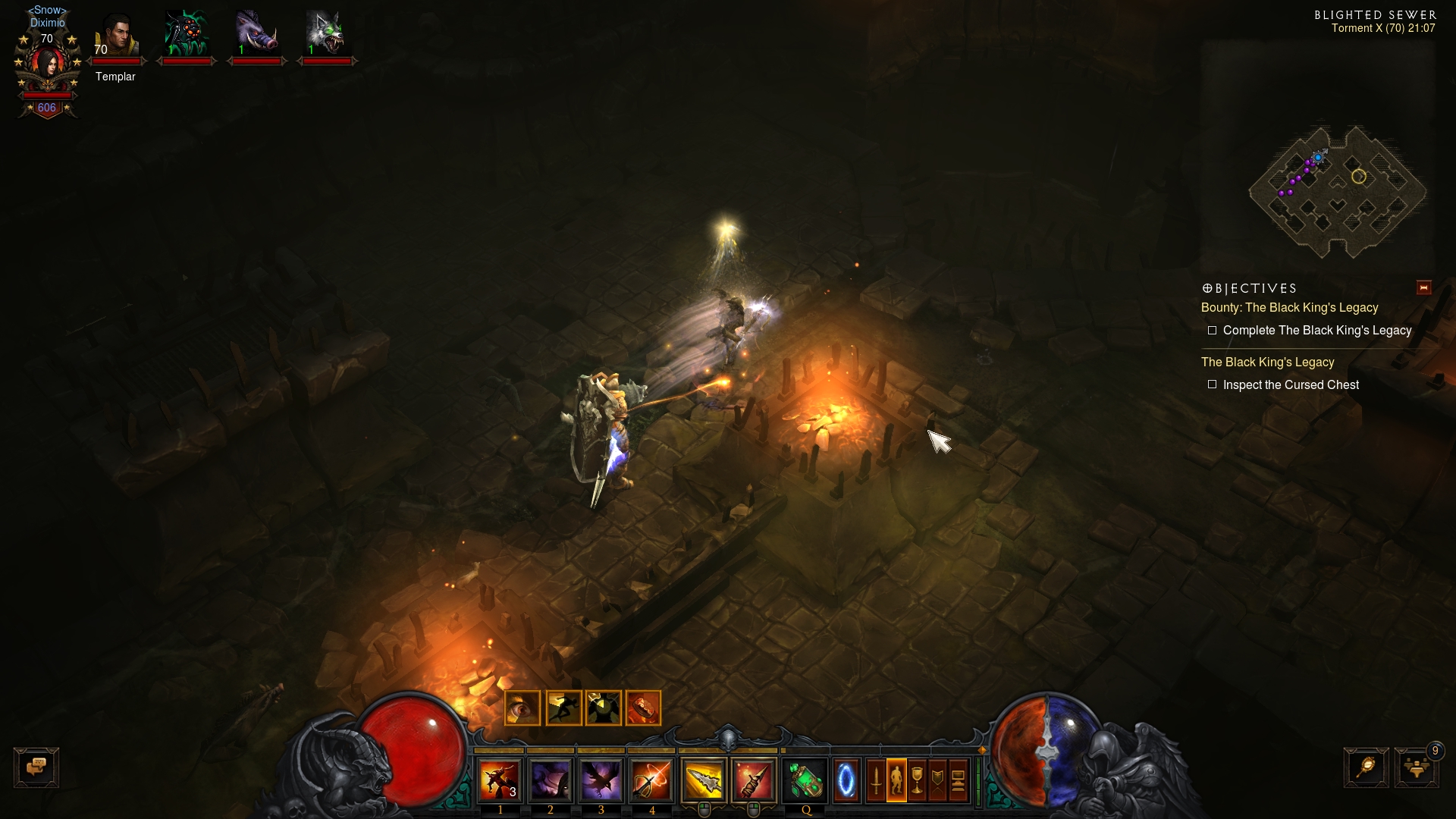
Task: Open the social friends list button
Action: click(1416, 767)
